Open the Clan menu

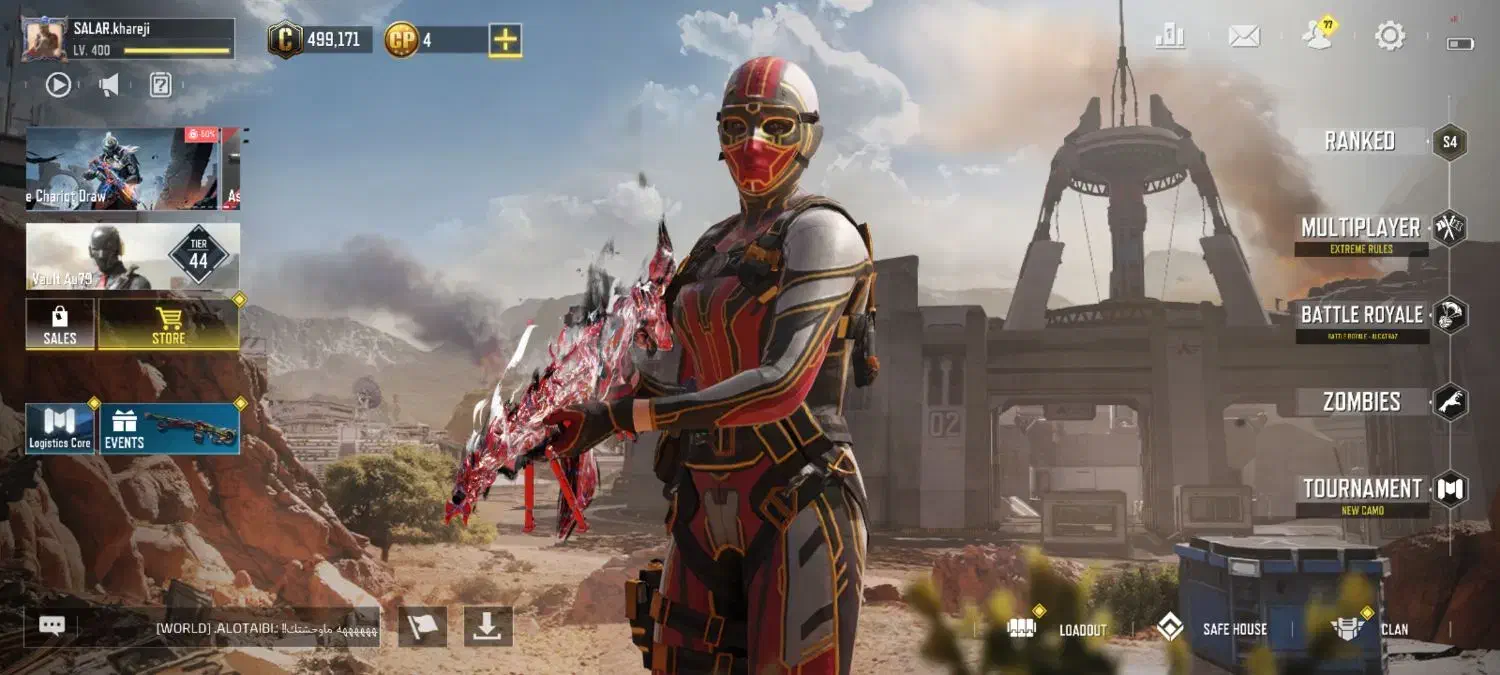[x=1370, y=629]
